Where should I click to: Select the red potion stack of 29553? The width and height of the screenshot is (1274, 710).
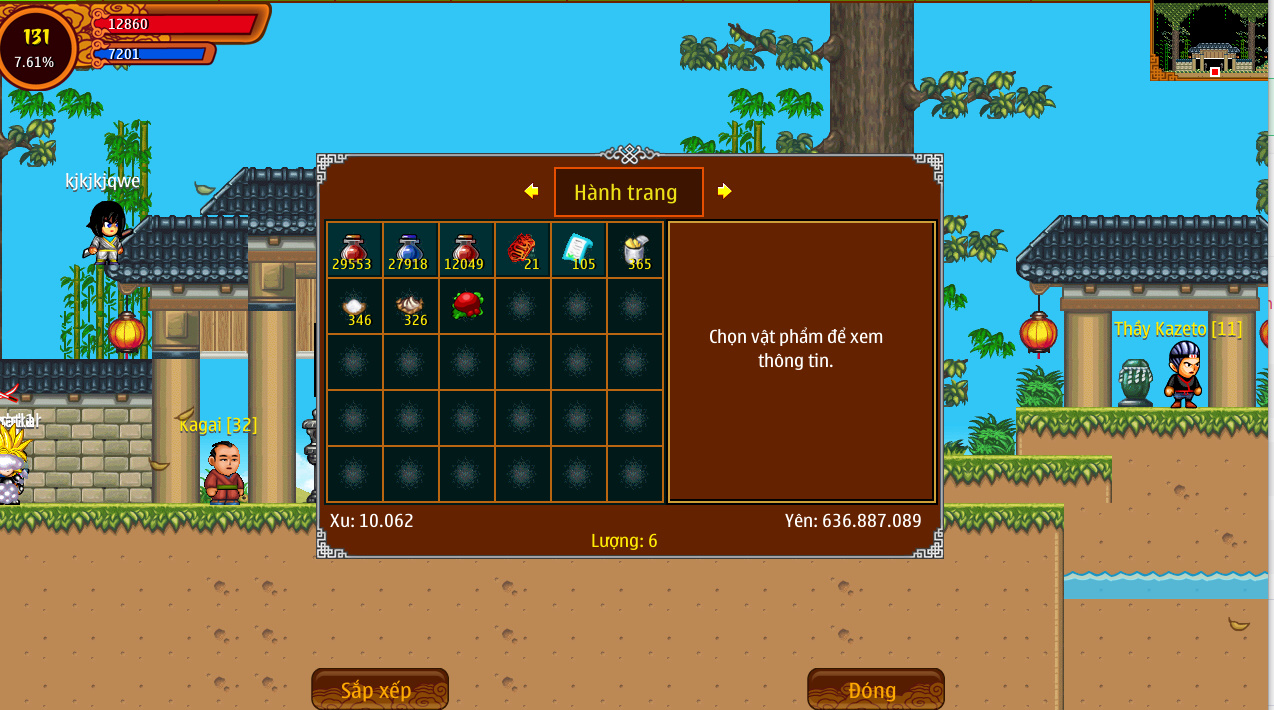click(x=355, y=250)
